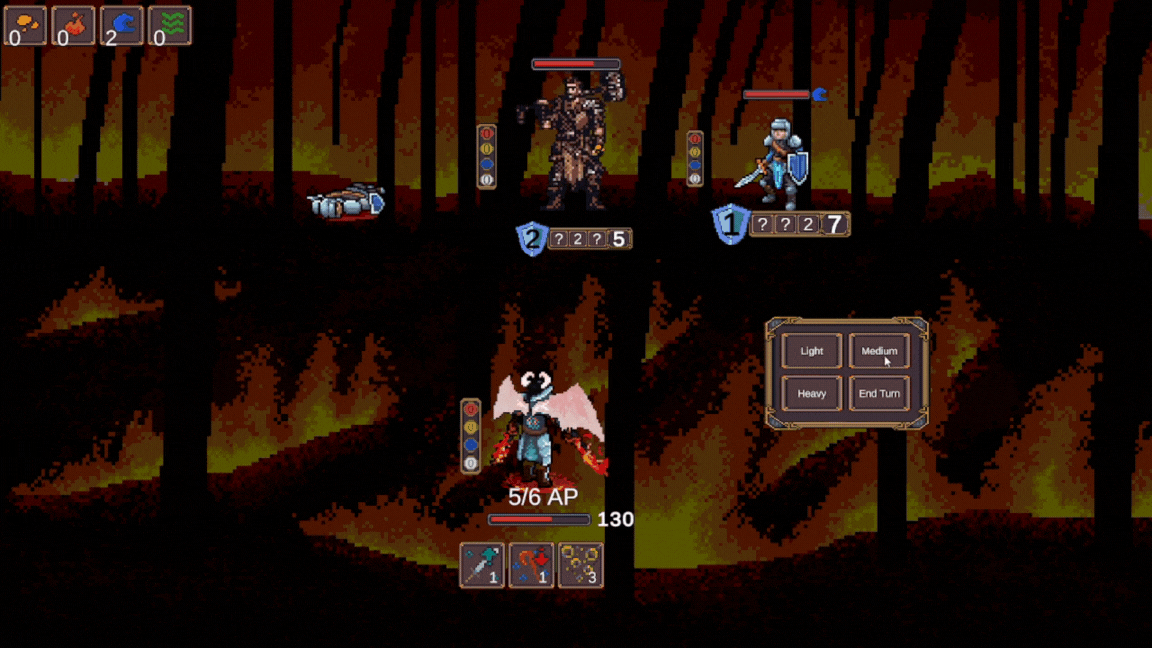1152x648 pixels.
Task: Use the Heavy attack button
Action: pos(811,394)
